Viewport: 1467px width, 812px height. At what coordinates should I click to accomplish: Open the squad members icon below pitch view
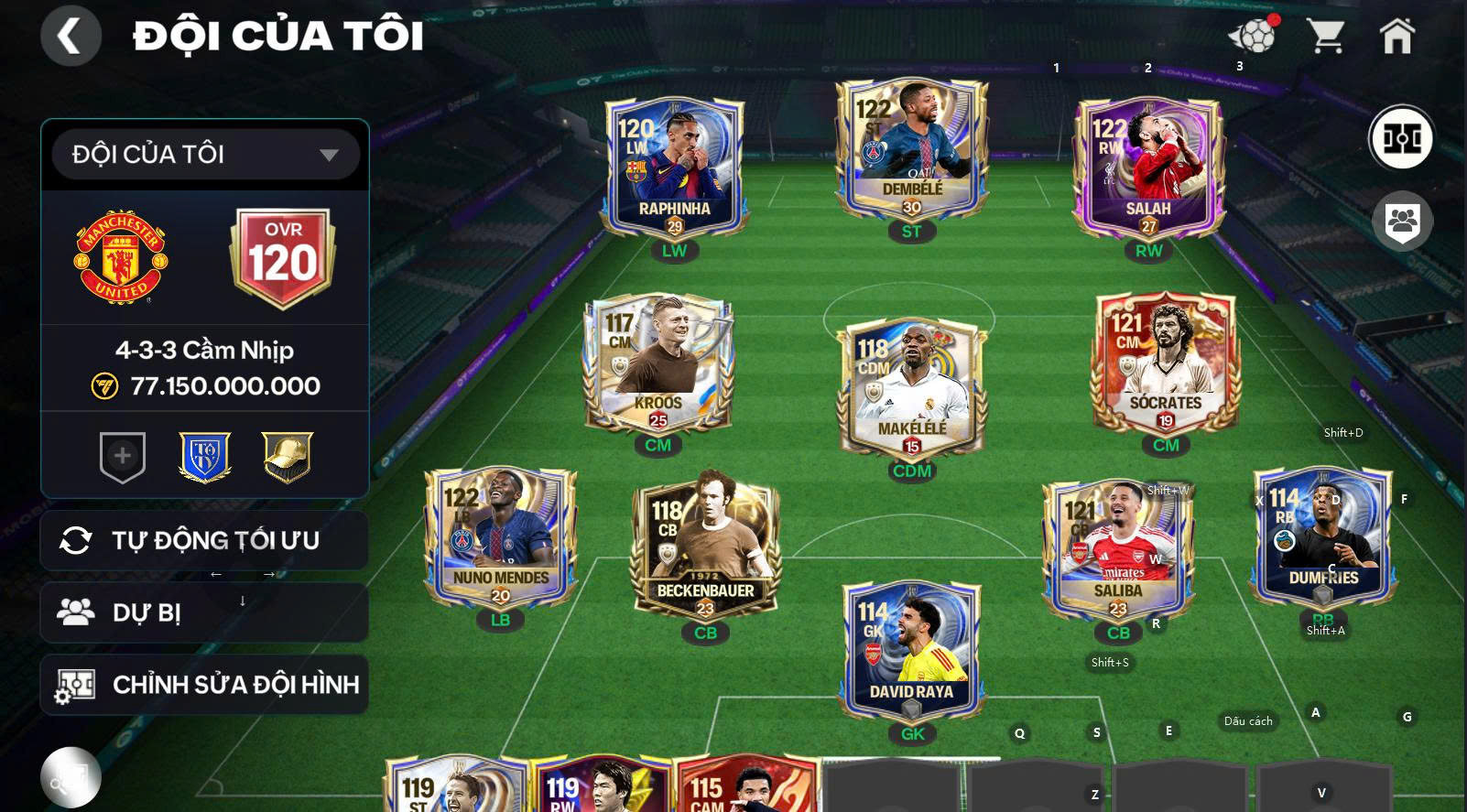coord(1401,221)
